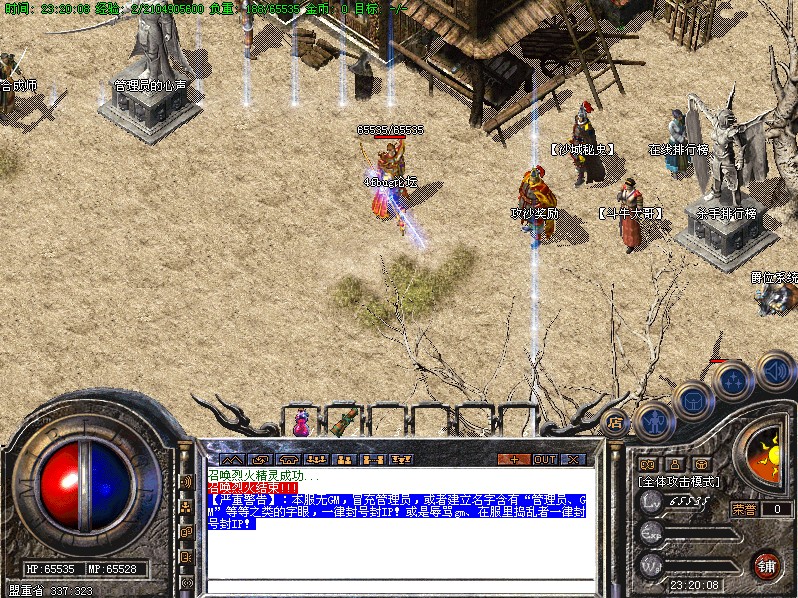Open the shop via the 店 button
Image resolution: width=798 pixels, height=598 pixels.
click(x=615, y=421)
